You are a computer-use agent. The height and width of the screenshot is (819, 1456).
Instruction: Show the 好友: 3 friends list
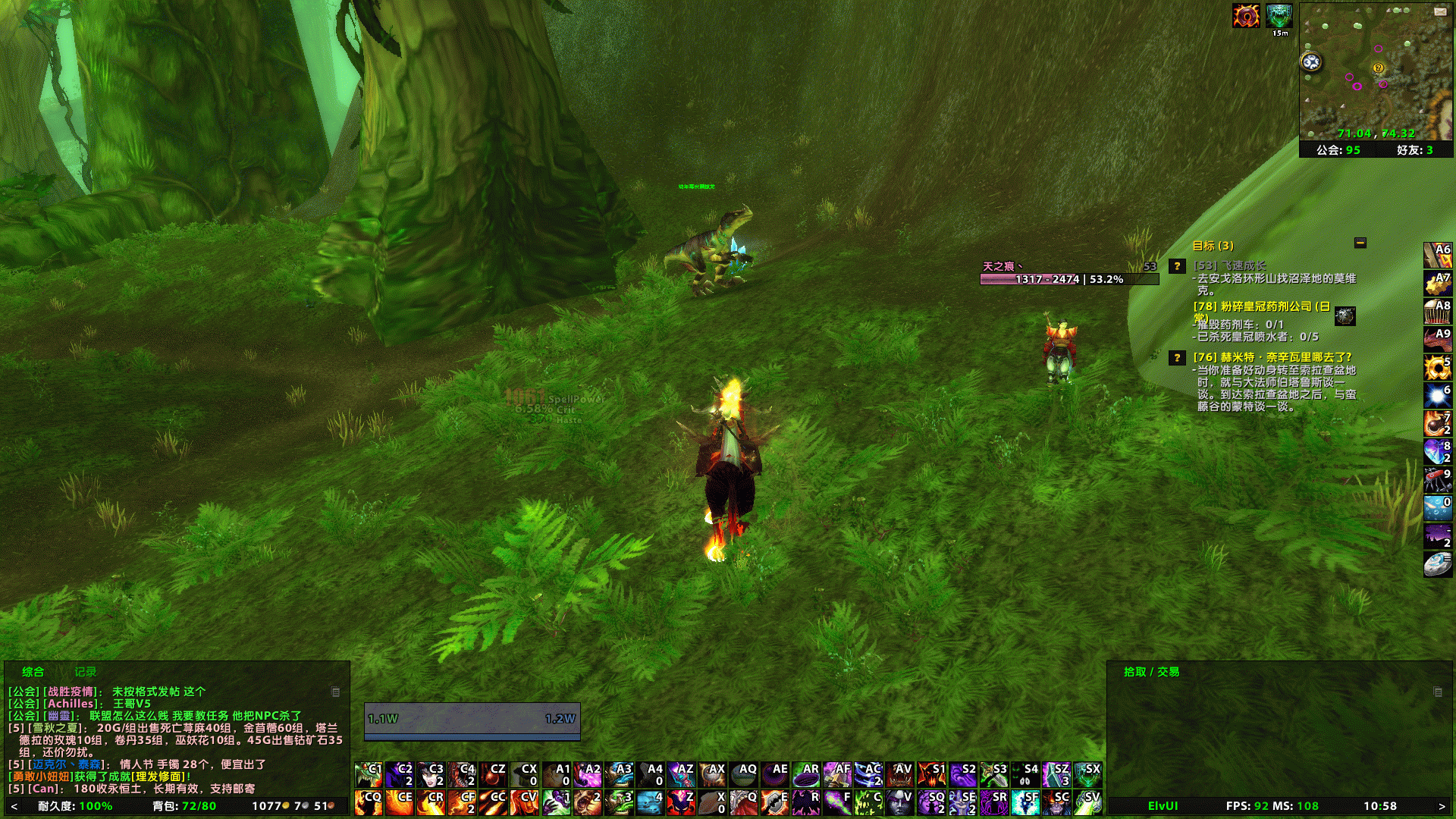pyautogui.click(x=1415, y=150)
